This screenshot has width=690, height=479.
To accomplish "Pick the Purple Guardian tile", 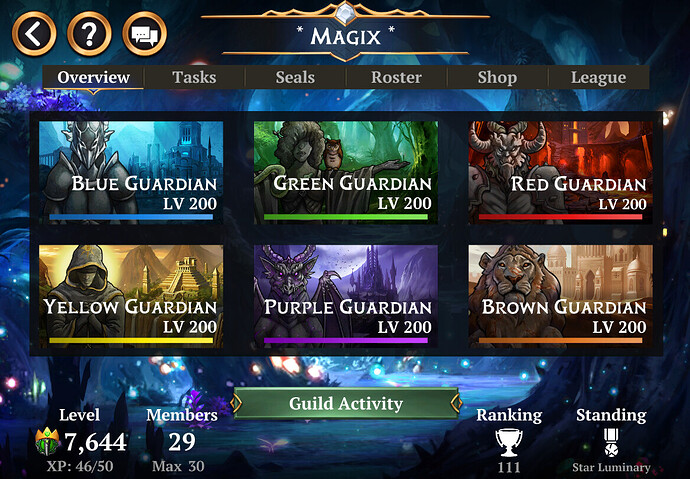I will click(345, 295).
